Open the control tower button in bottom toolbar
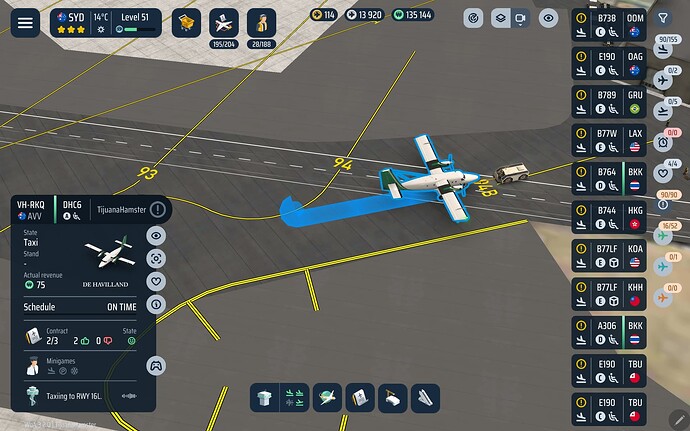Screen dimensions: 690x431 pos(265,397)
